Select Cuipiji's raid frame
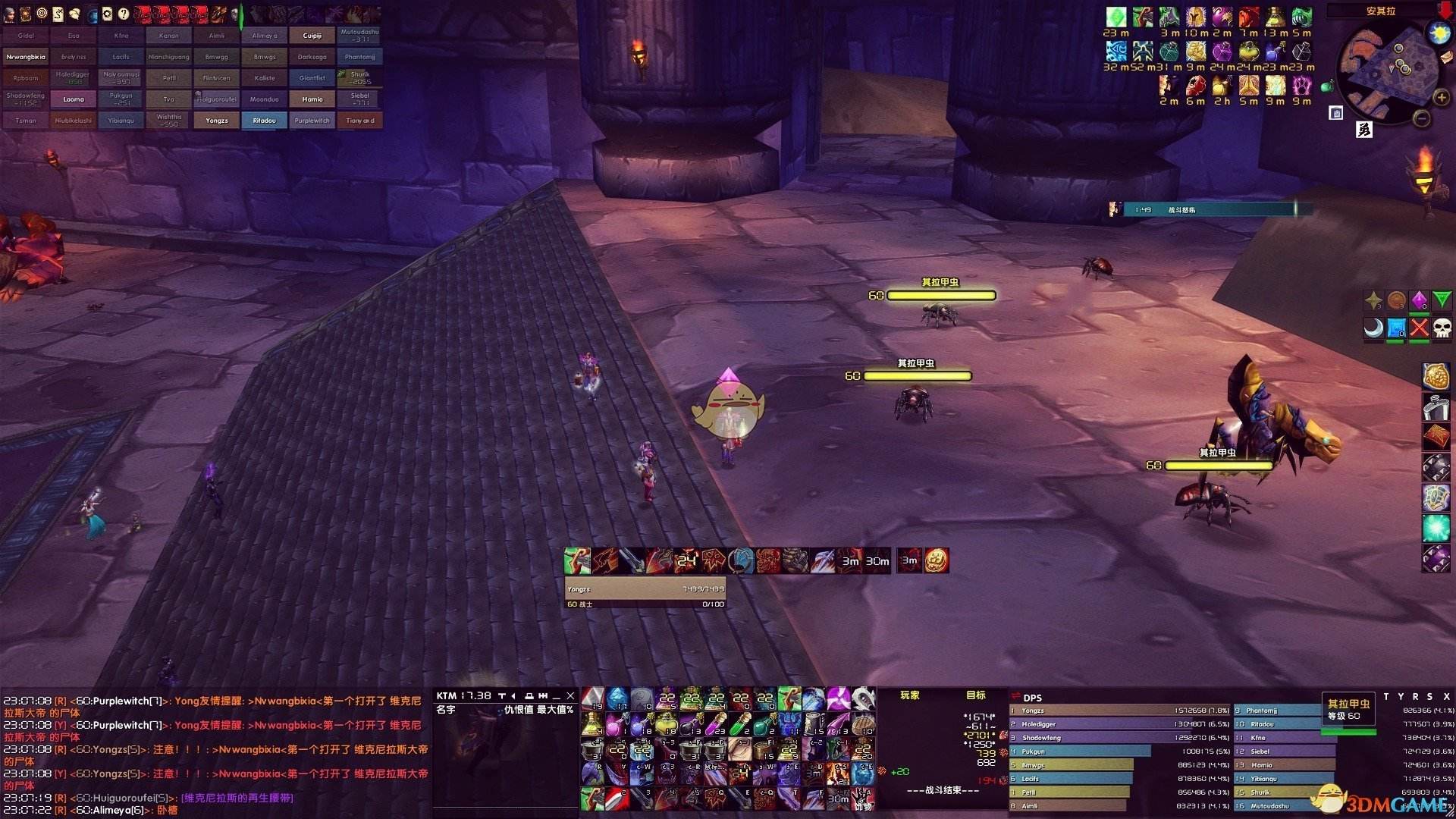The height and width of the screenshot is (819, 1456). pyautogui.click(x=312, y=36)
